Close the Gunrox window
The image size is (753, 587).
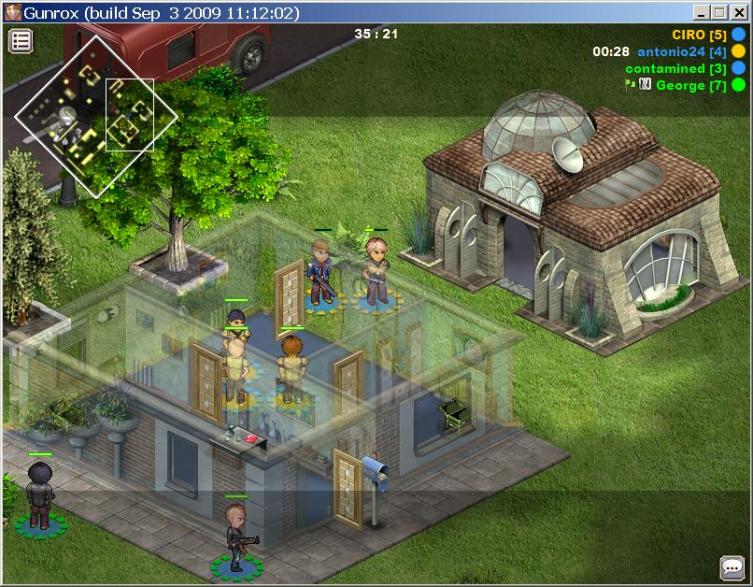click(739, 12)
